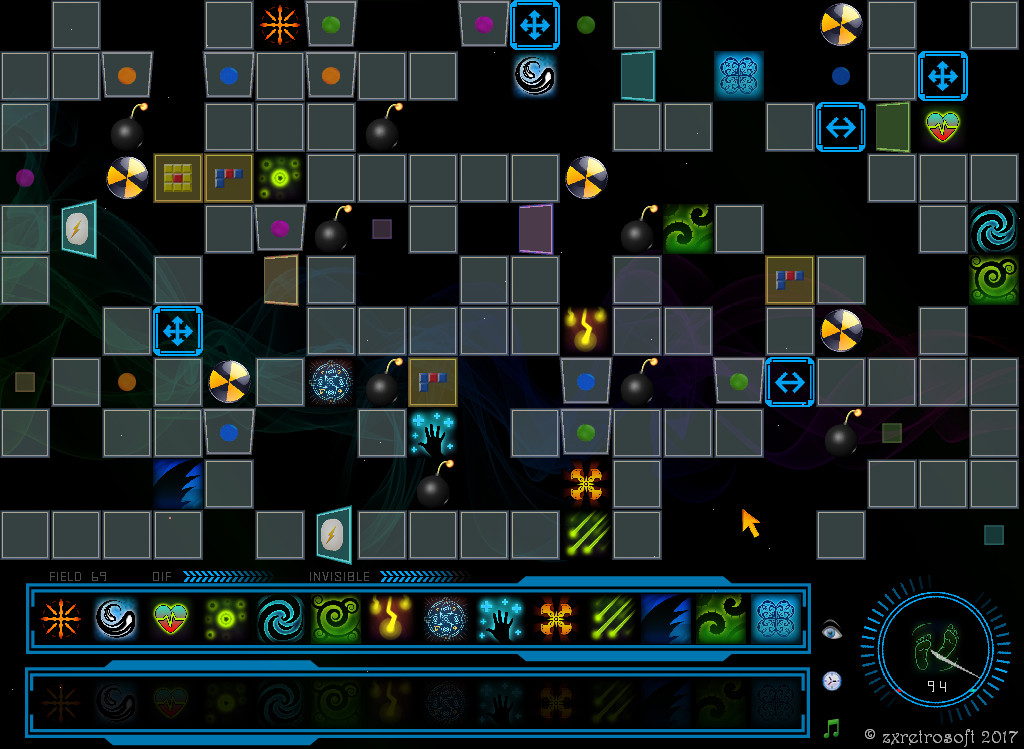The width and height of the screenshot is (1024, 749).
Task: Pick the heartbeat heart icon in the lit bar
Action: point(170,619)
